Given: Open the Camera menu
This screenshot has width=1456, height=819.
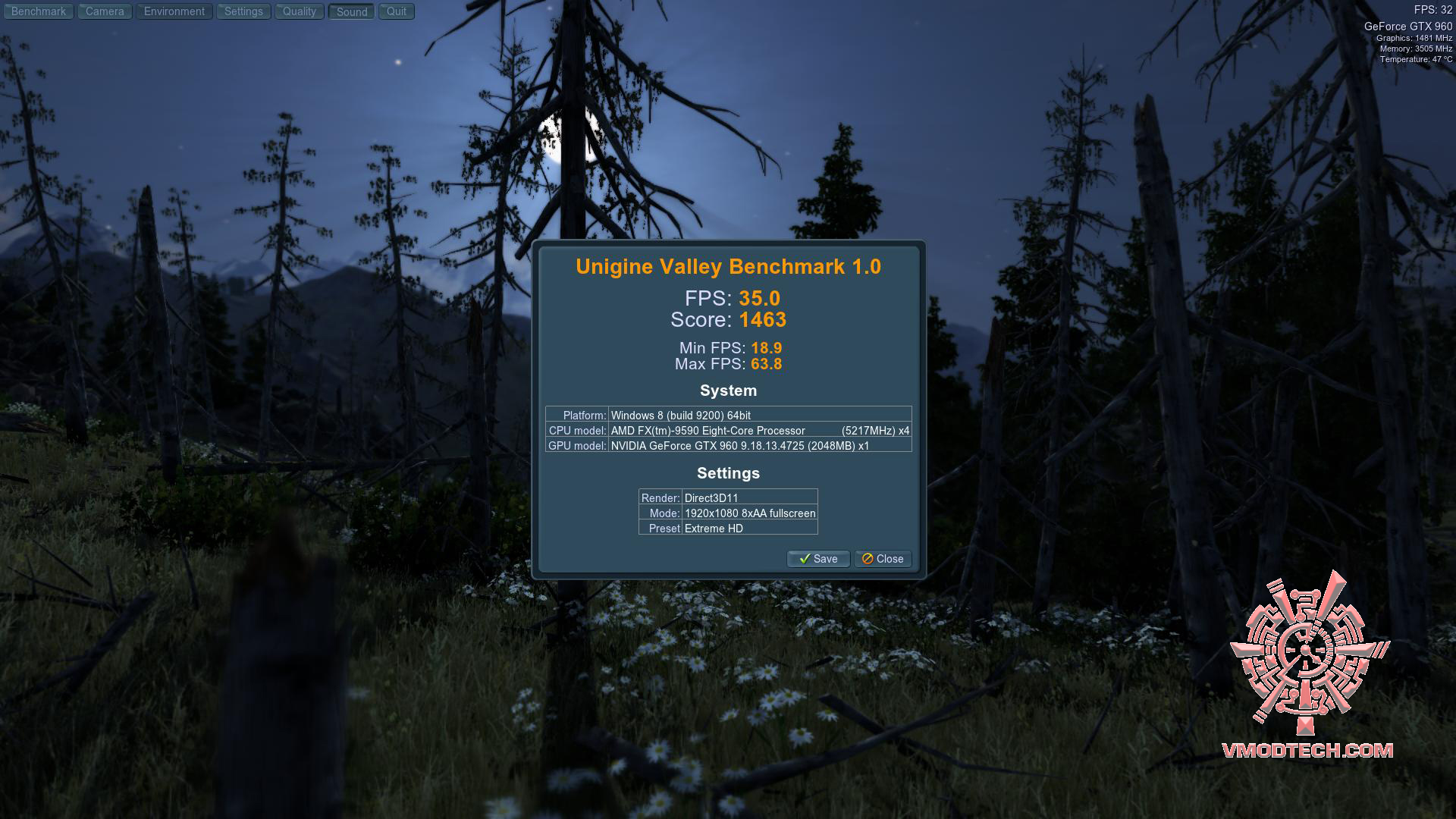Looking at the screenshot, I should [x=105, y=11].
